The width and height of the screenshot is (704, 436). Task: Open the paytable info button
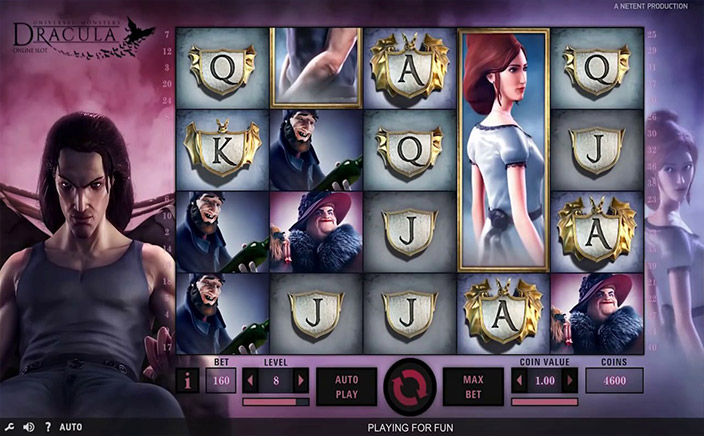tap(186, 380)
